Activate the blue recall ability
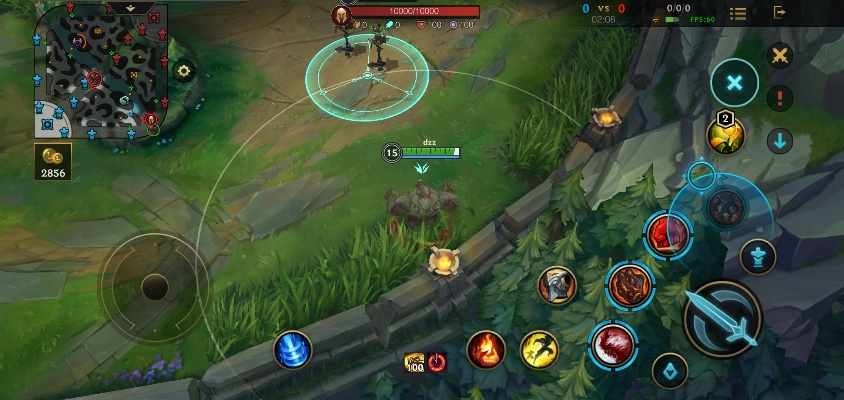This screenshot has height=400, width=844. click(293, 350)
